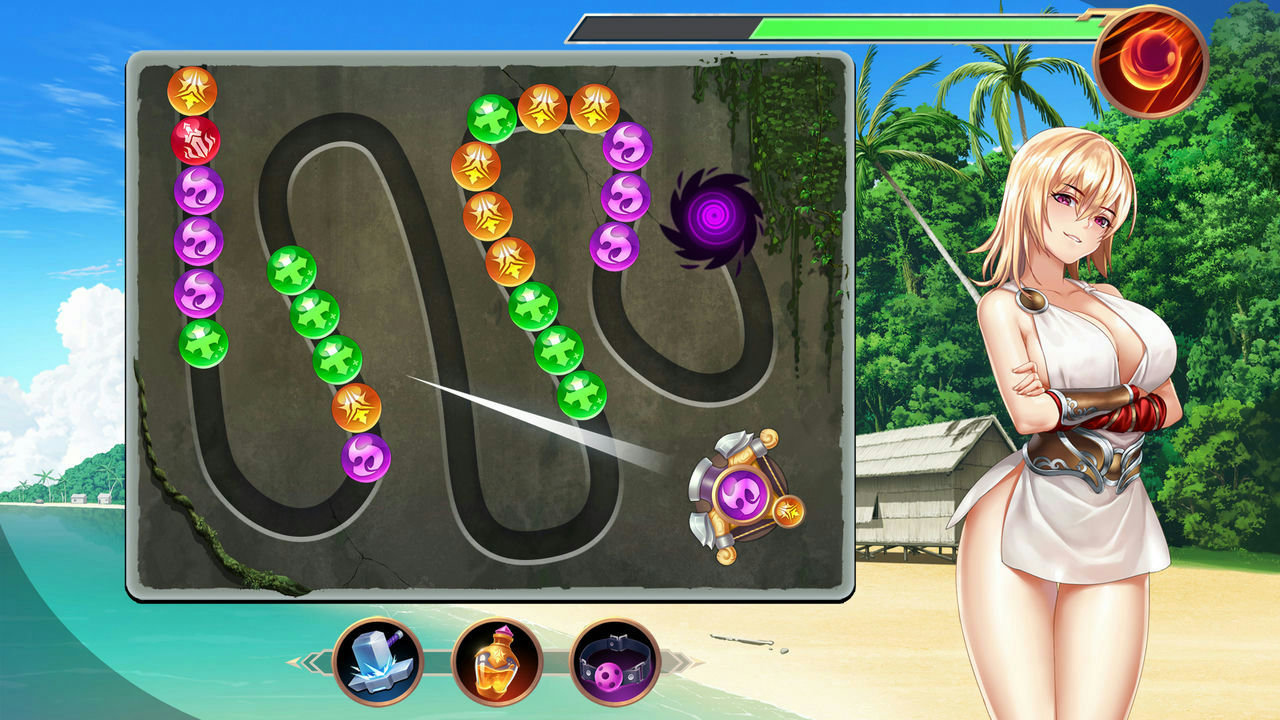
Task: Select the studded collar skill icon
Action: click(615, 662)
